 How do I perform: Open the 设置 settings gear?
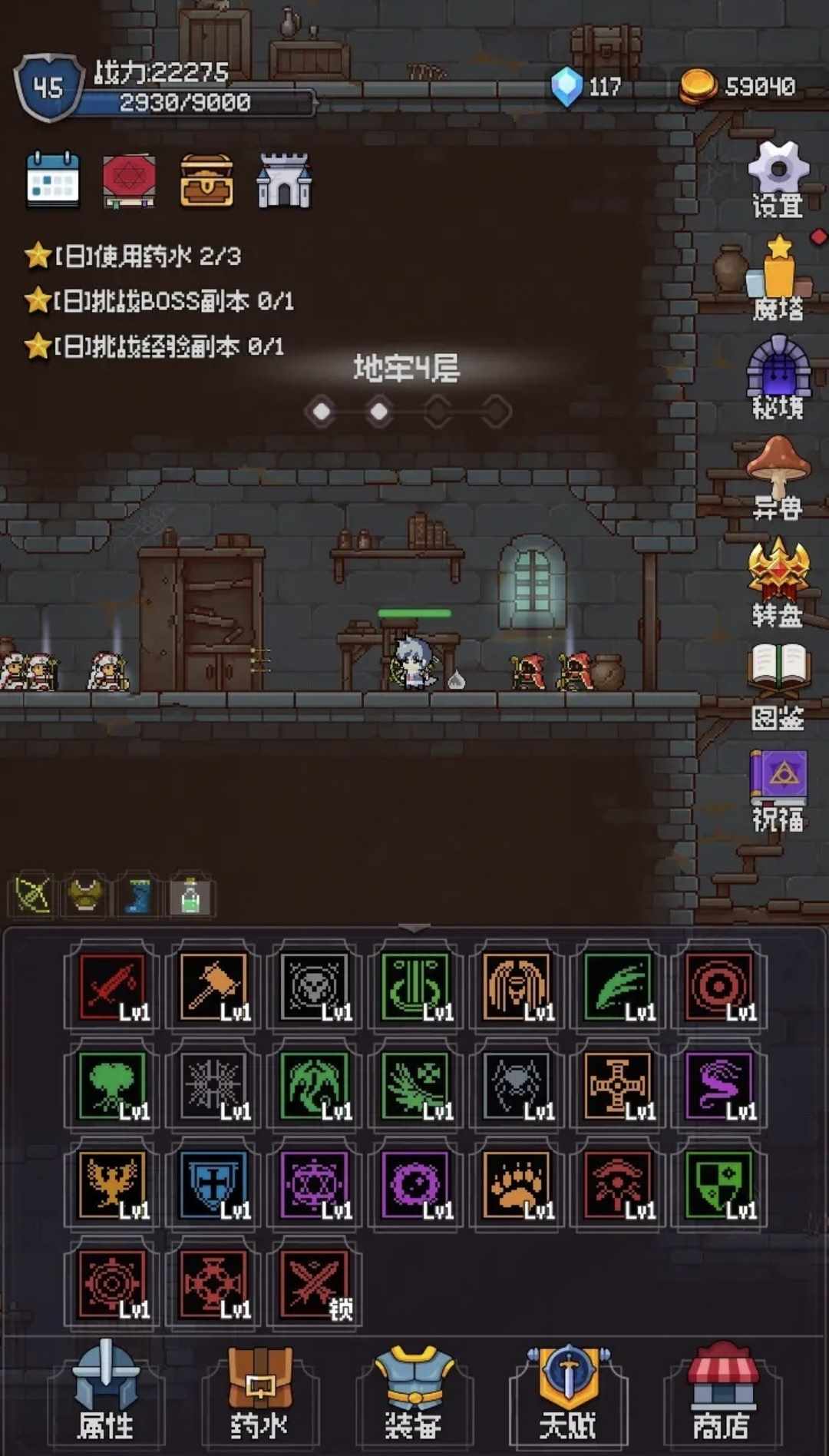[778, 180]
